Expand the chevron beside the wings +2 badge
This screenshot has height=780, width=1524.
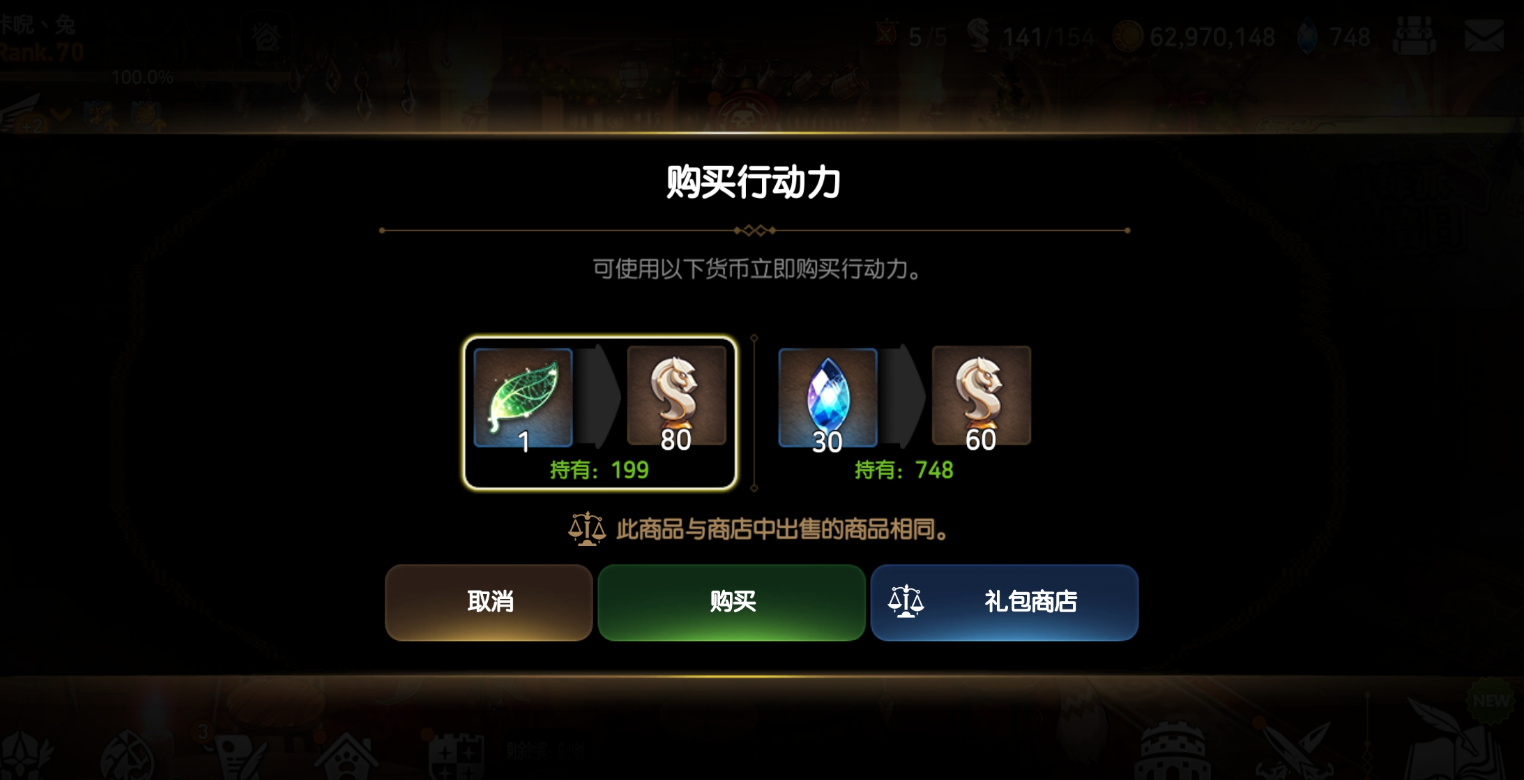tap(61, 115)
